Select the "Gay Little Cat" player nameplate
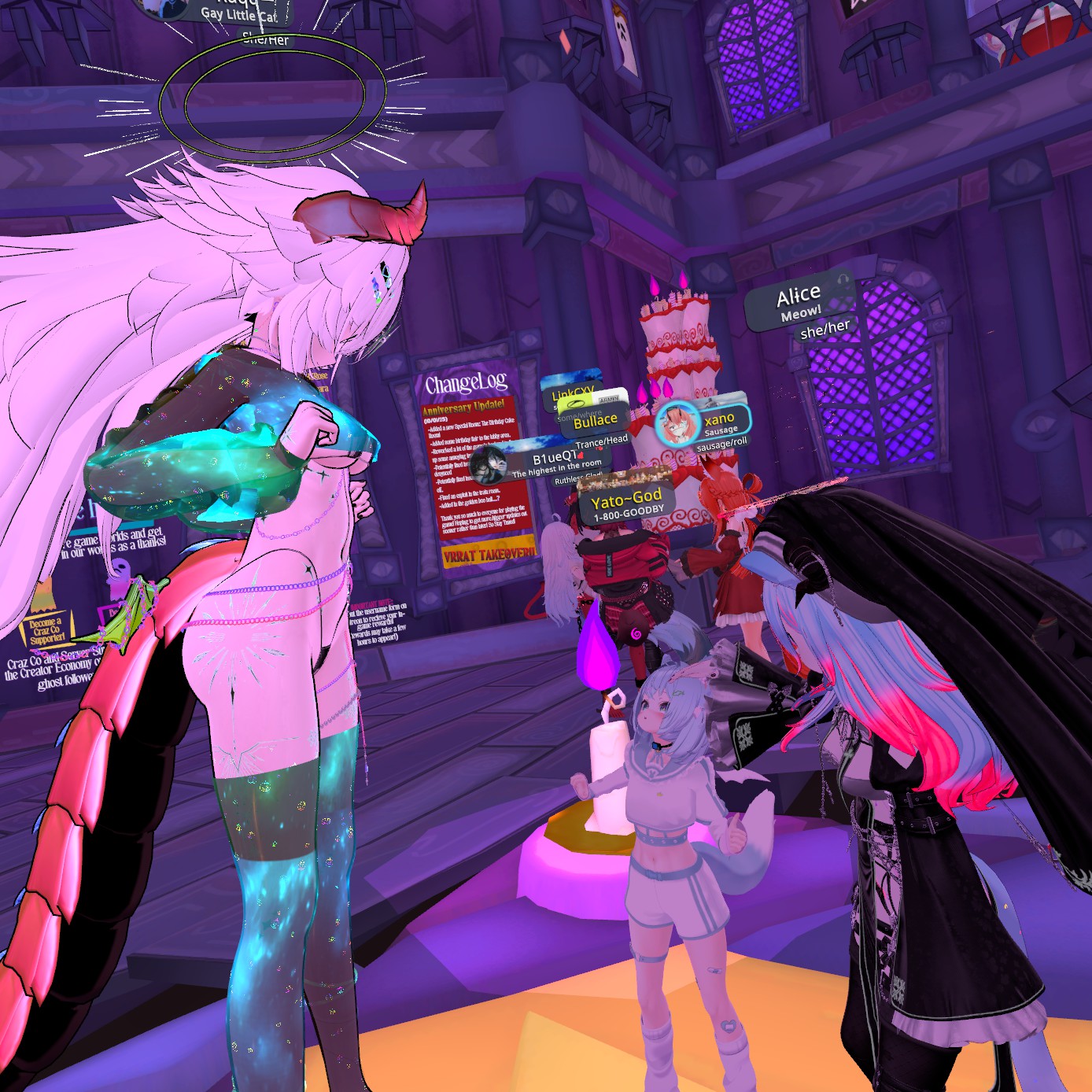This screenshot has height=1092, width=1092. (x=238, y=13)
